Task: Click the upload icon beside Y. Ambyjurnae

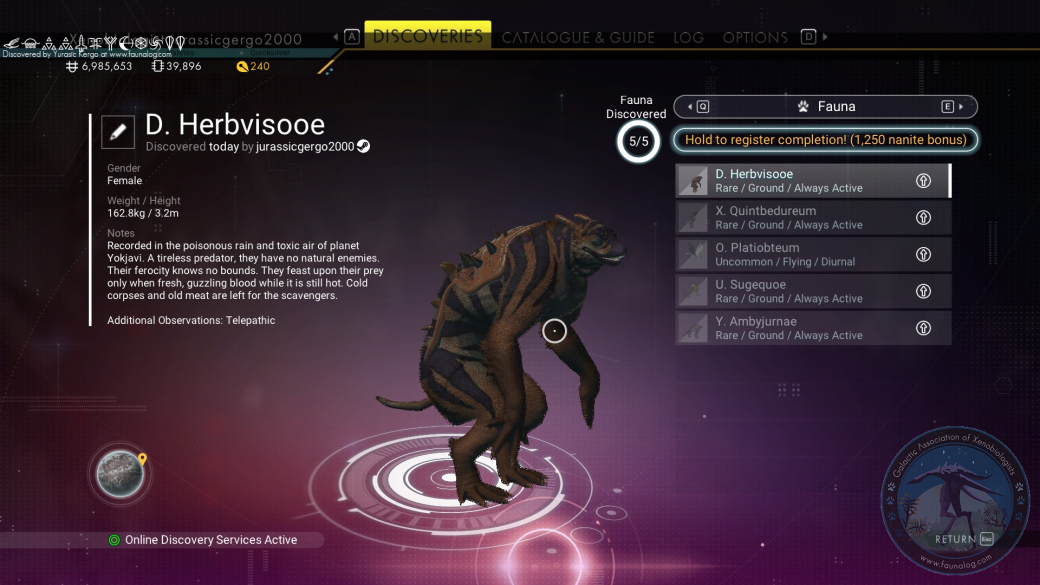Action: click(924, 328)
